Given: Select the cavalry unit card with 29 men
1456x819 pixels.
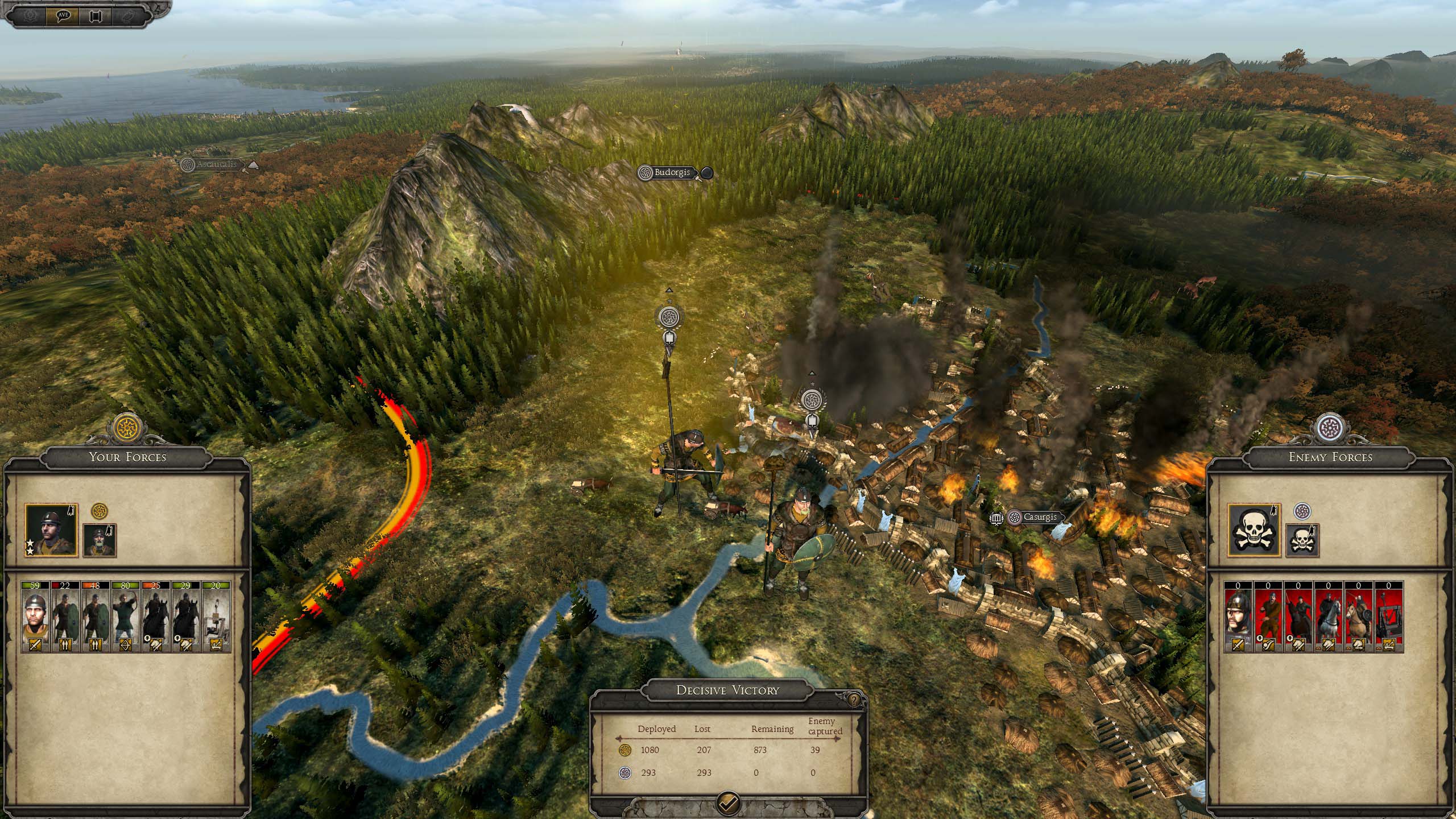Looking at the screenshot, I should 186,617.
